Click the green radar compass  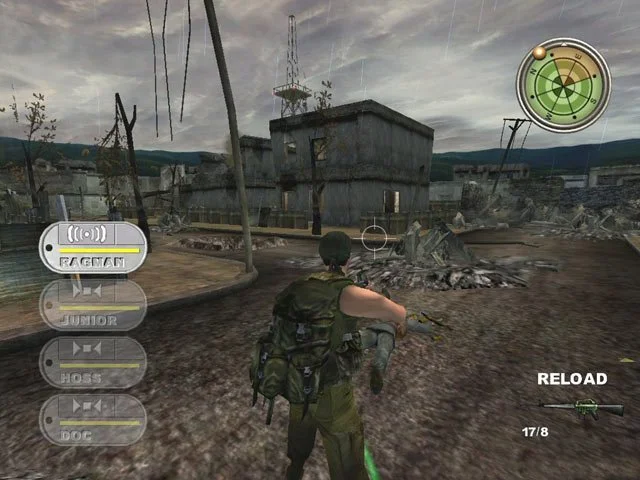(563, 85)
